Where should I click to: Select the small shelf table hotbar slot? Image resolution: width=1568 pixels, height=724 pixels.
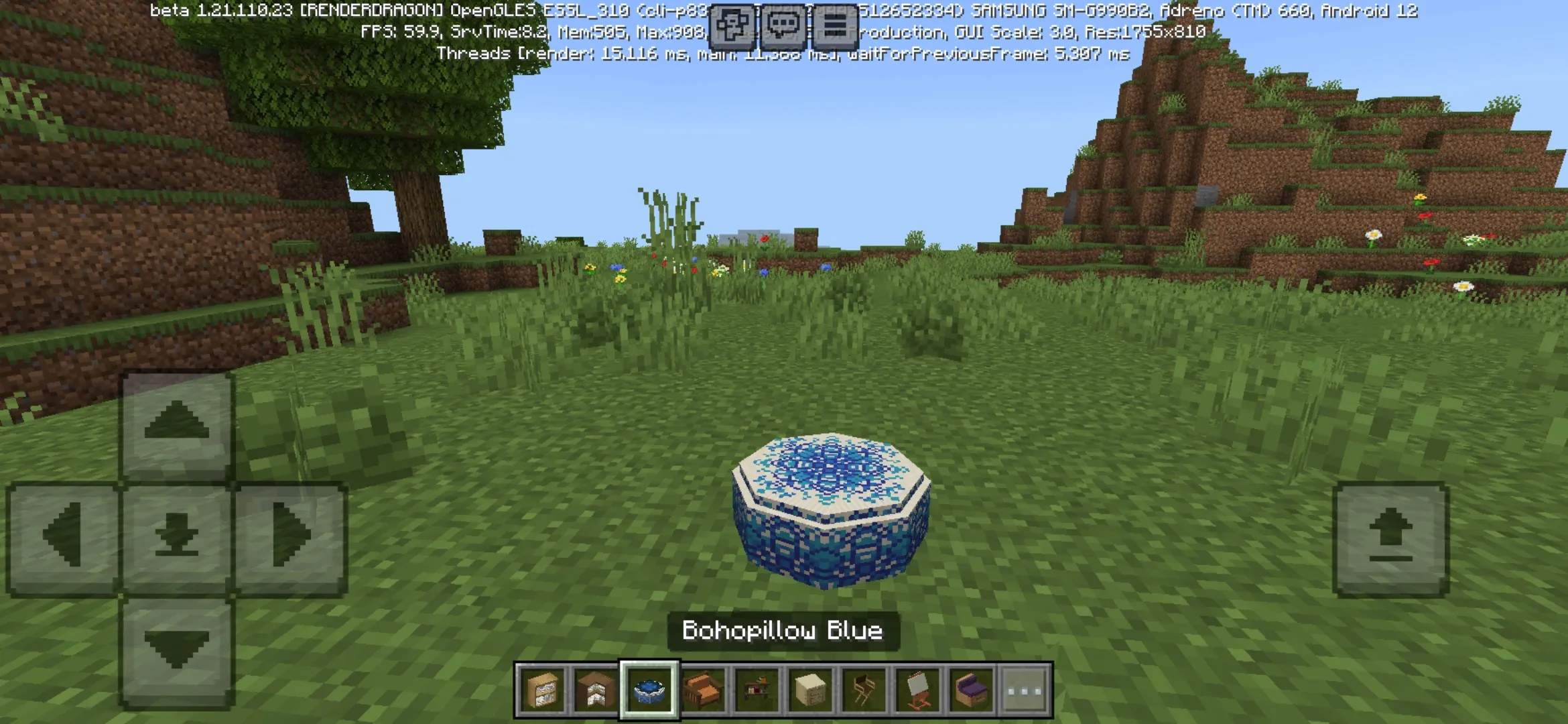tap(757, 690)
